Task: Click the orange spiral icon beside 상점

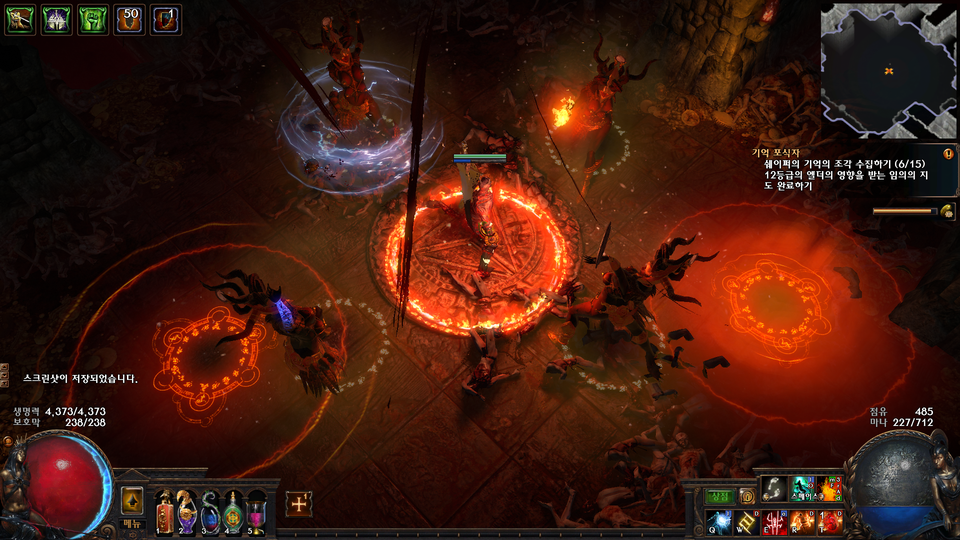Action: click(x=746, y=496)
